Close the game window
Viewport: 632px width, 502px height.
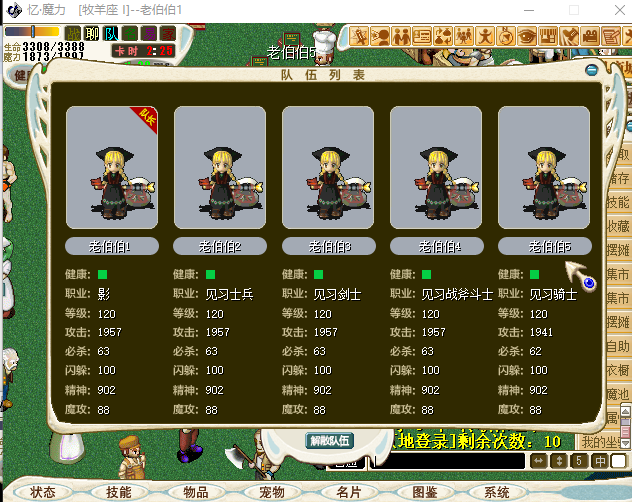(613, 10)
